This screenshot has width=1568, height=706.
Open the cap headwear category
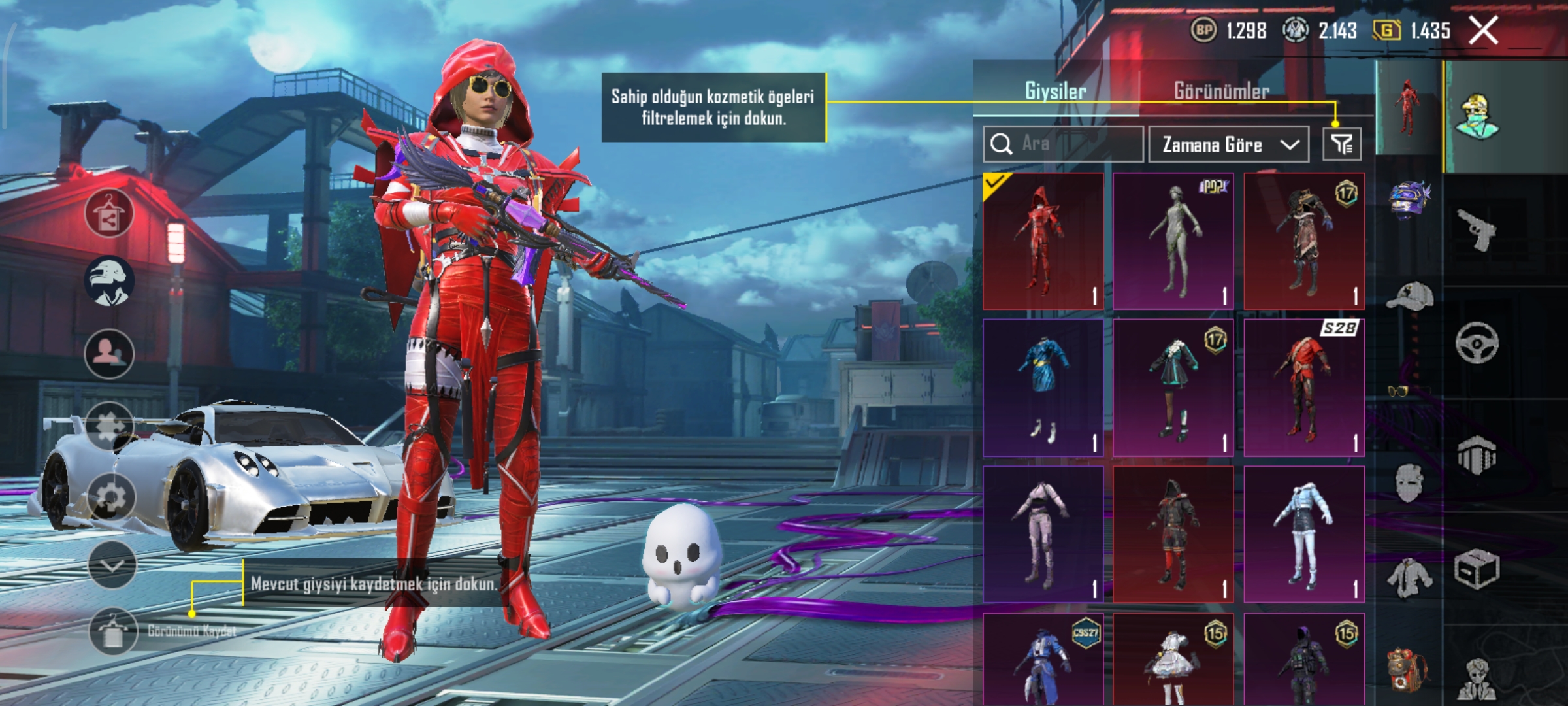click(1409, 297)
